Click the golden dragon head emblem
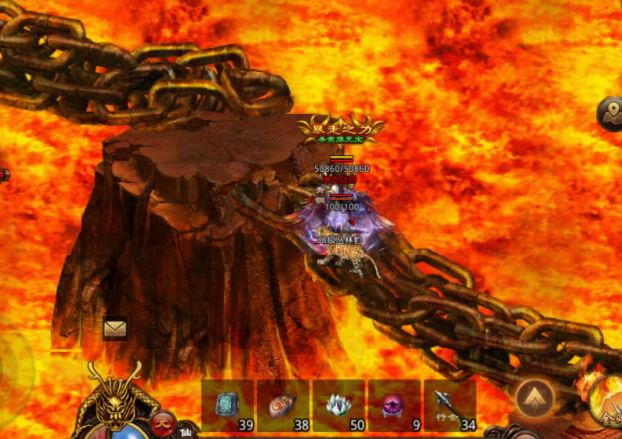 [114, 397]
